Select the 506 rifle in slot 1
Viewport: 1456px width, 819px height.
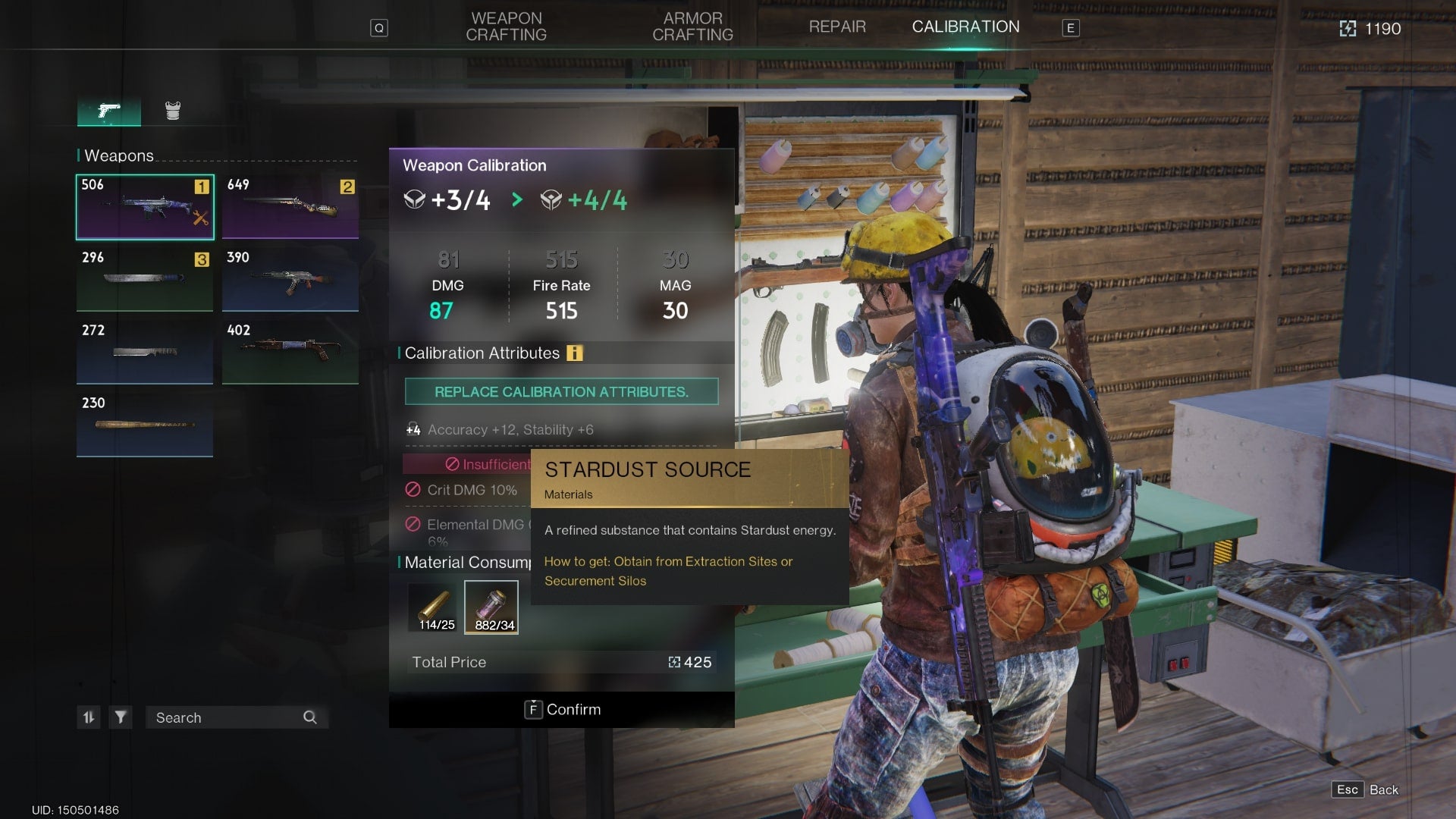145,207
